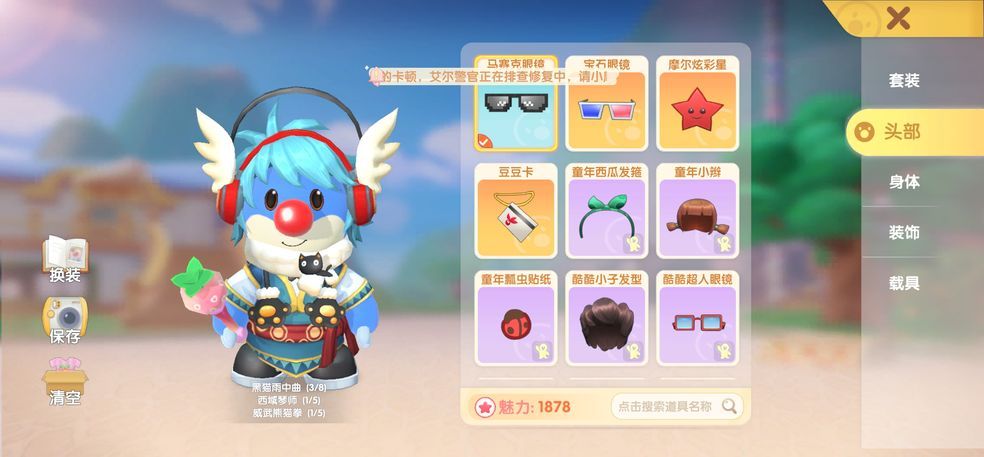Switch to the 装饰 accessories tab
984x457 pixels.
coord(904,233)
